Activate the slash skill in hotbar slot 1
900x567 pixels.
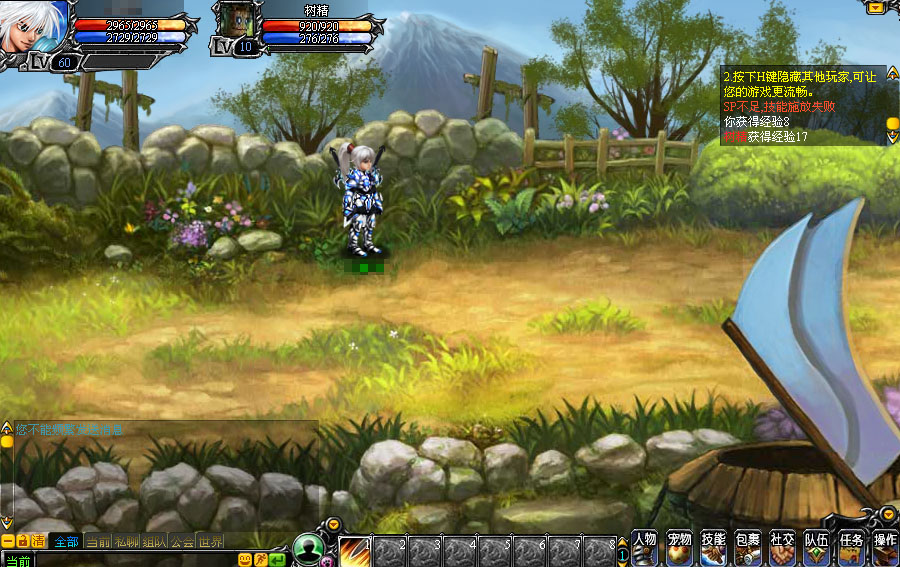click(x=355, y=551)
